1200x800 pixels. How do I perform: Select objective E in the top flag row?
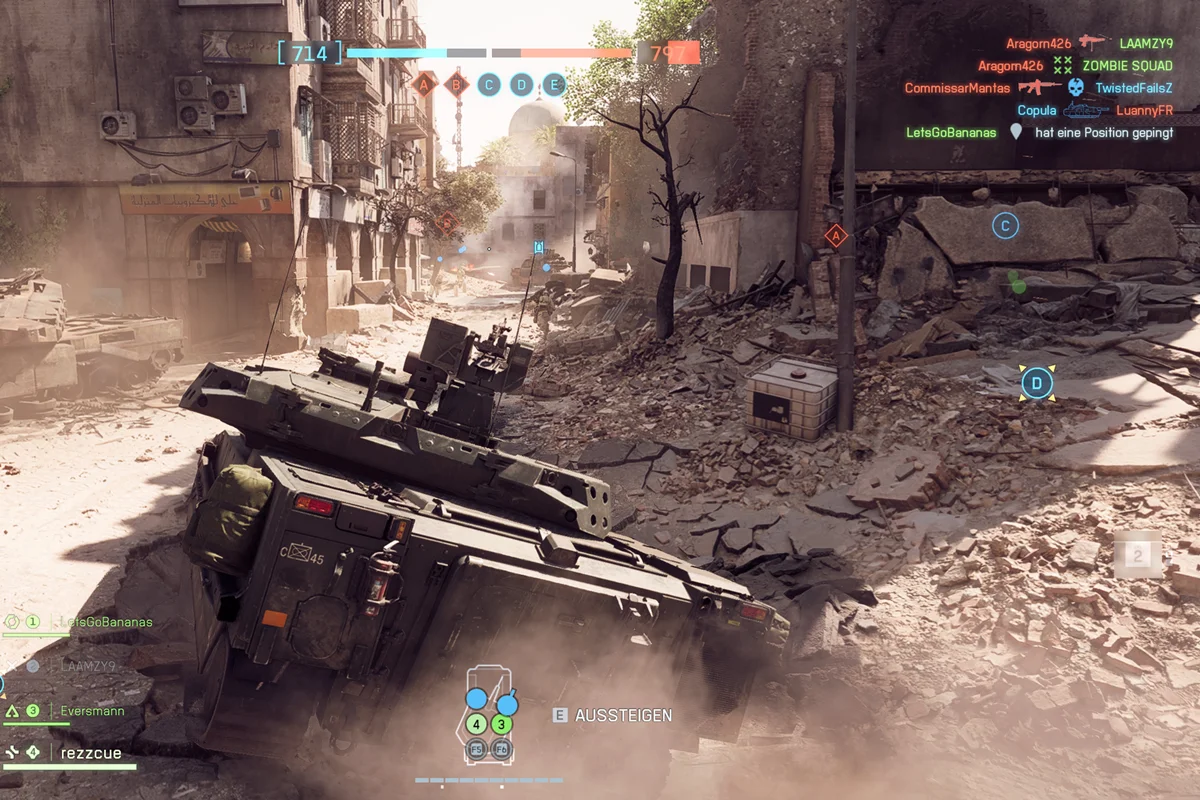tap(554, 85)
